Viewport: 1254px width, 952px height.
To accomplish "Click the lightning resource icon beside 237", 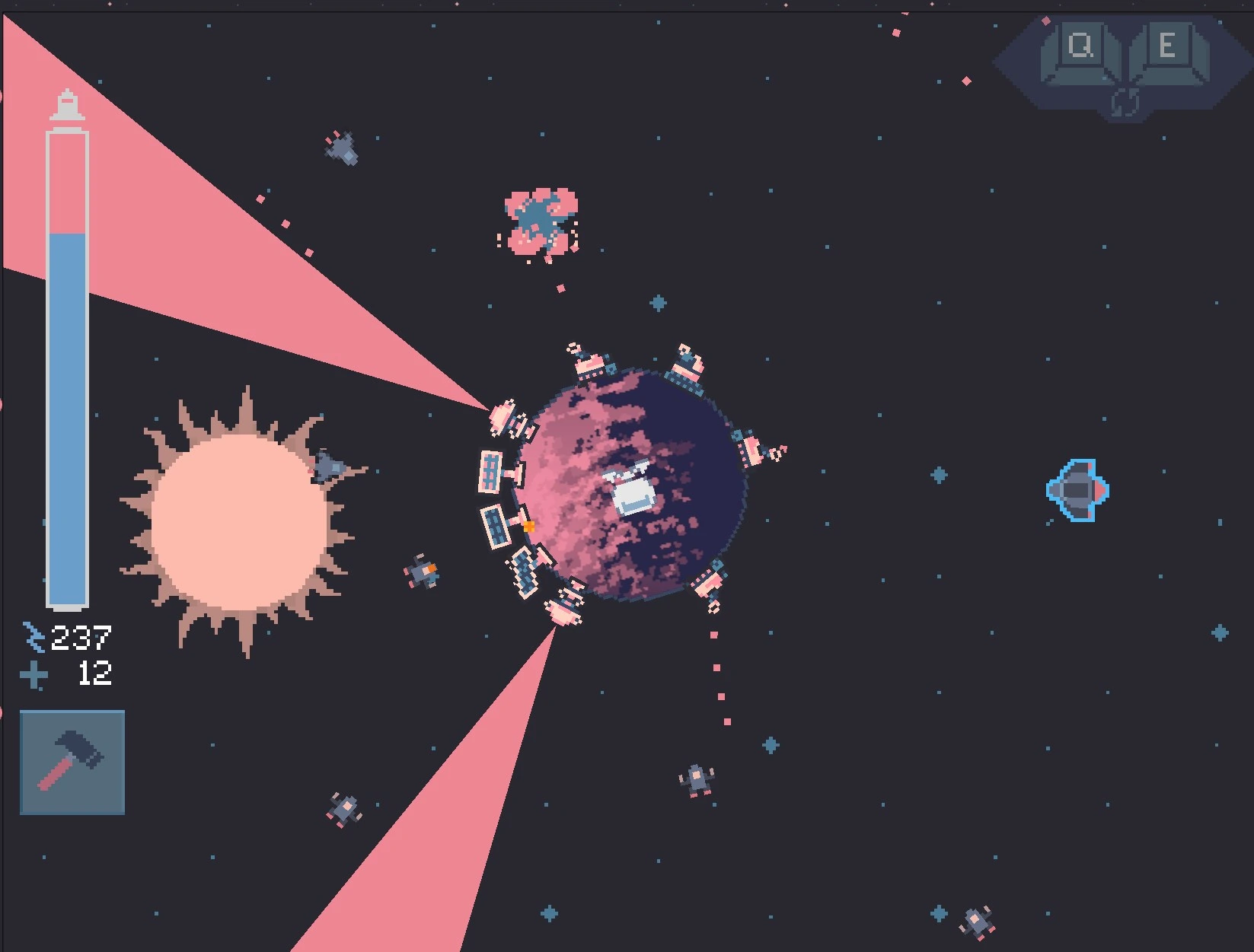I will 34,636.
